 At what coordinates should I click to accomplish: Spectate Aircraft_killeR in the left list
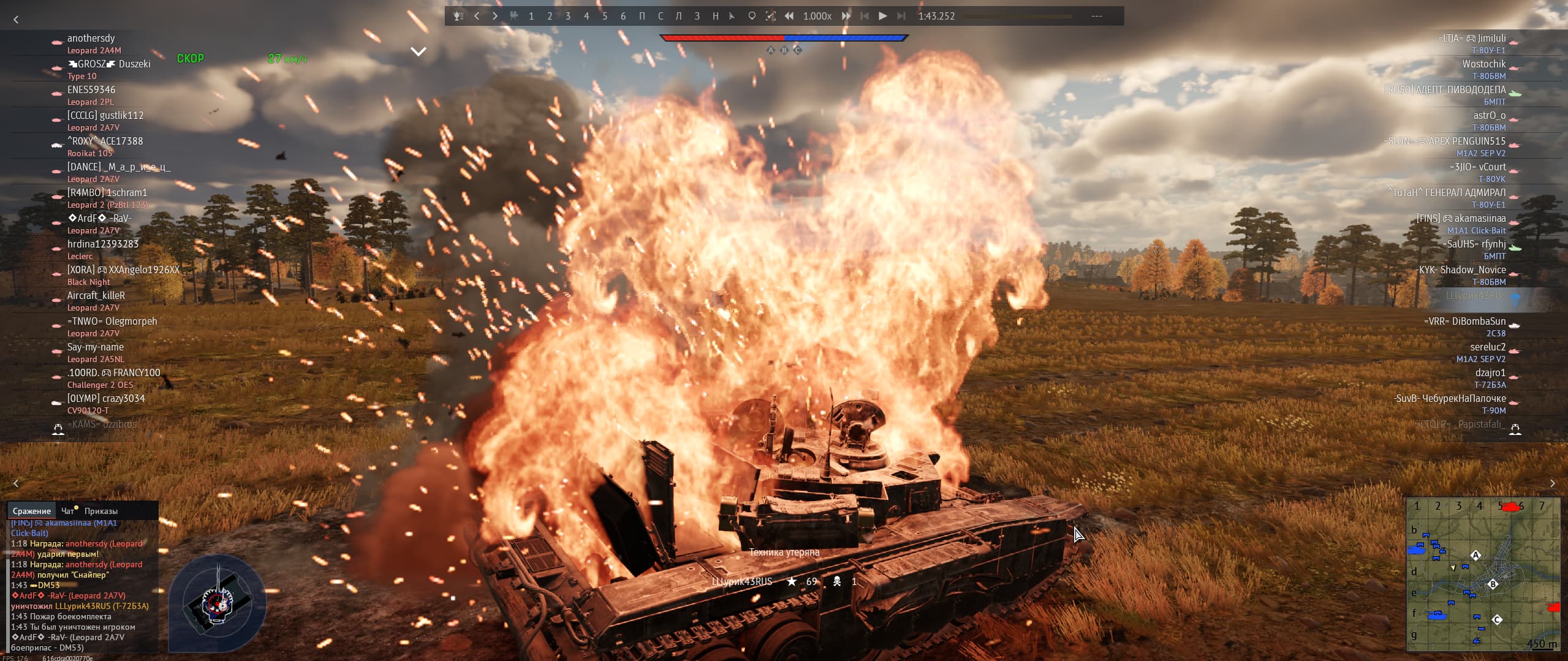[96, 296]
